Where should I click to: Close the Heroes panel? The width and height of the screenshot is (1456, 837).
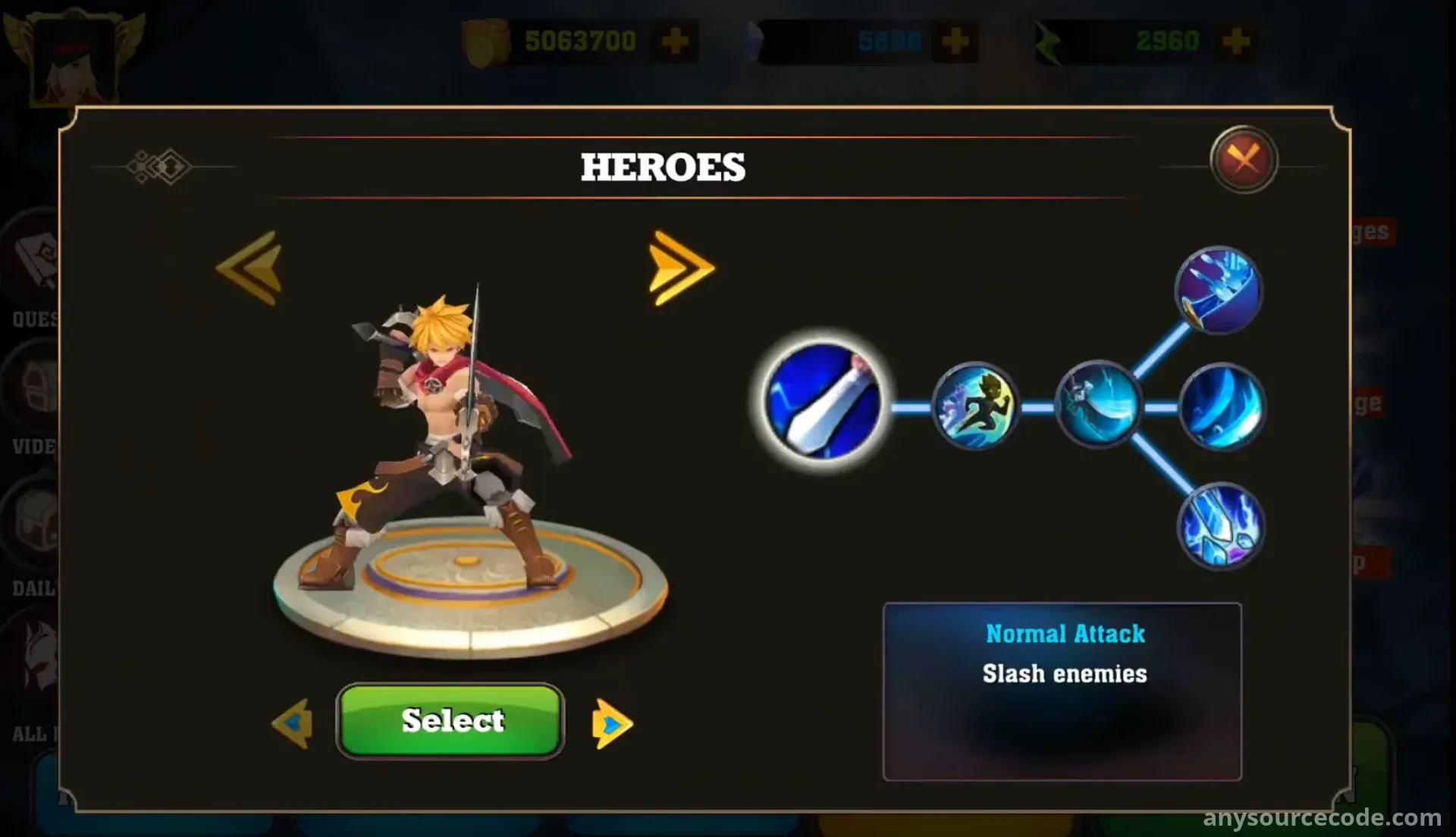[x=1244, y=159]
